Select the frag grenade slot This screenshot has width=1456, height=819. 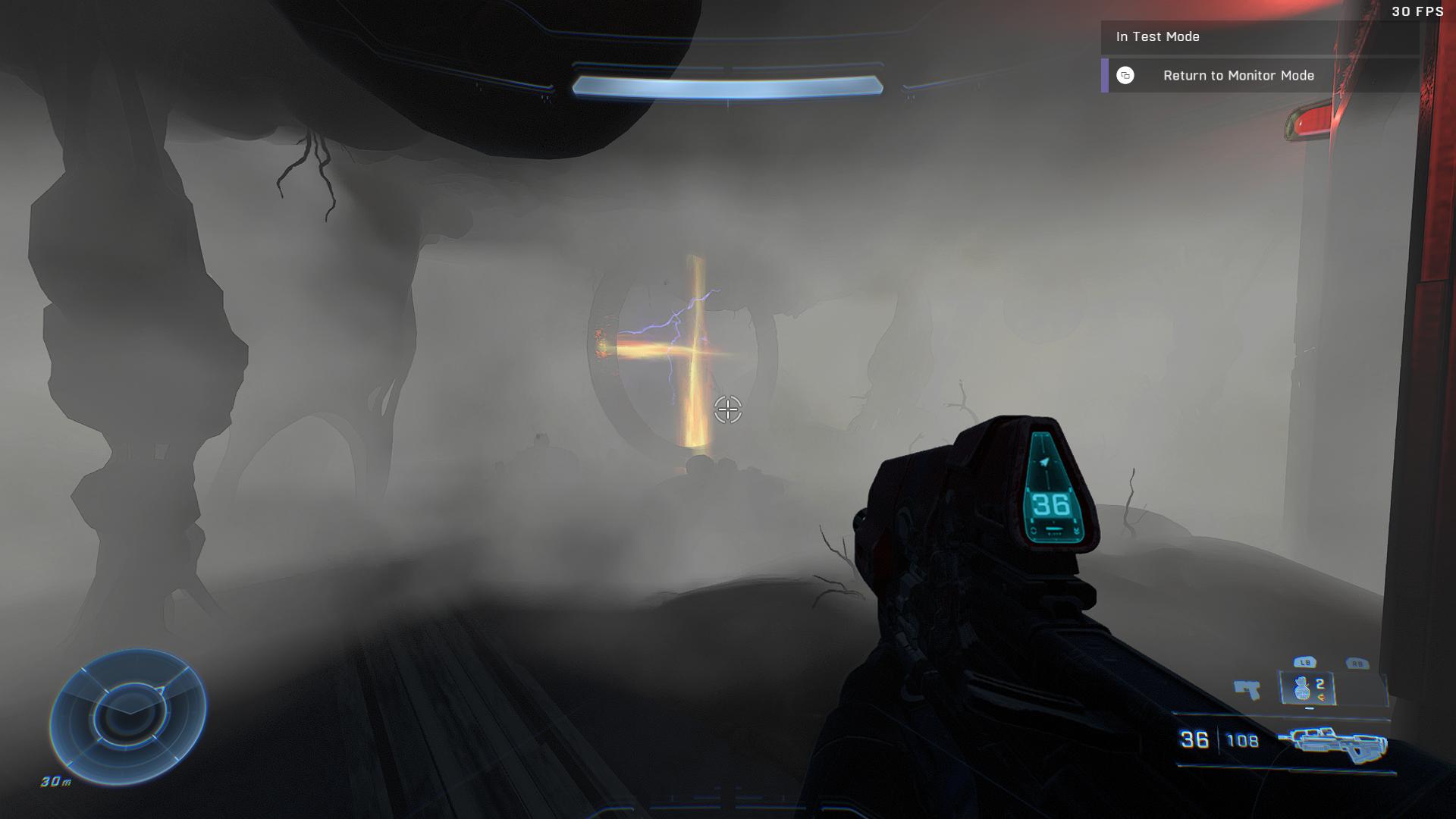tap(1307, 689)
